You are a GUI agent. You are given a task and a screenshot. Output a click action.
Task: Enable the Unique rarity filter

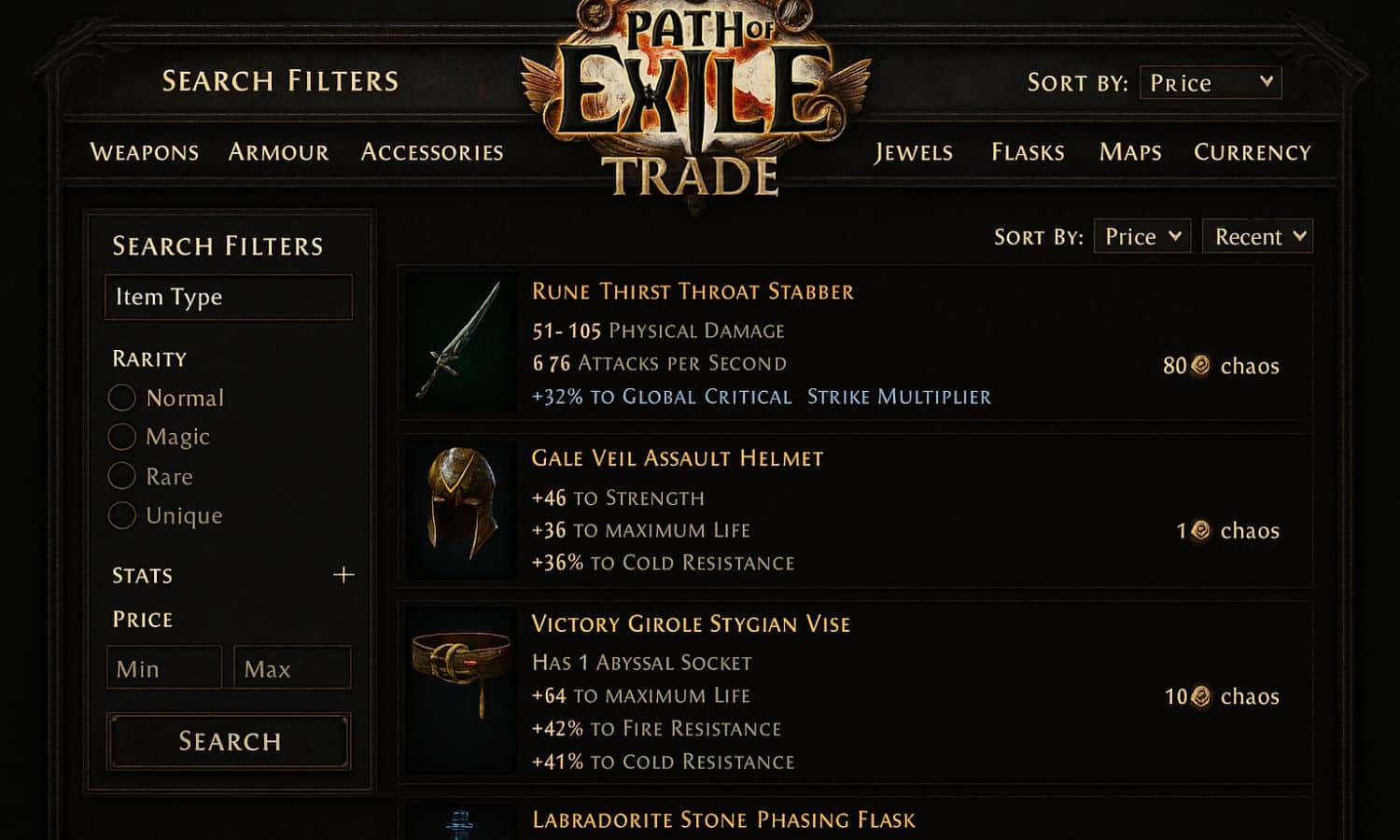point(122,515)
